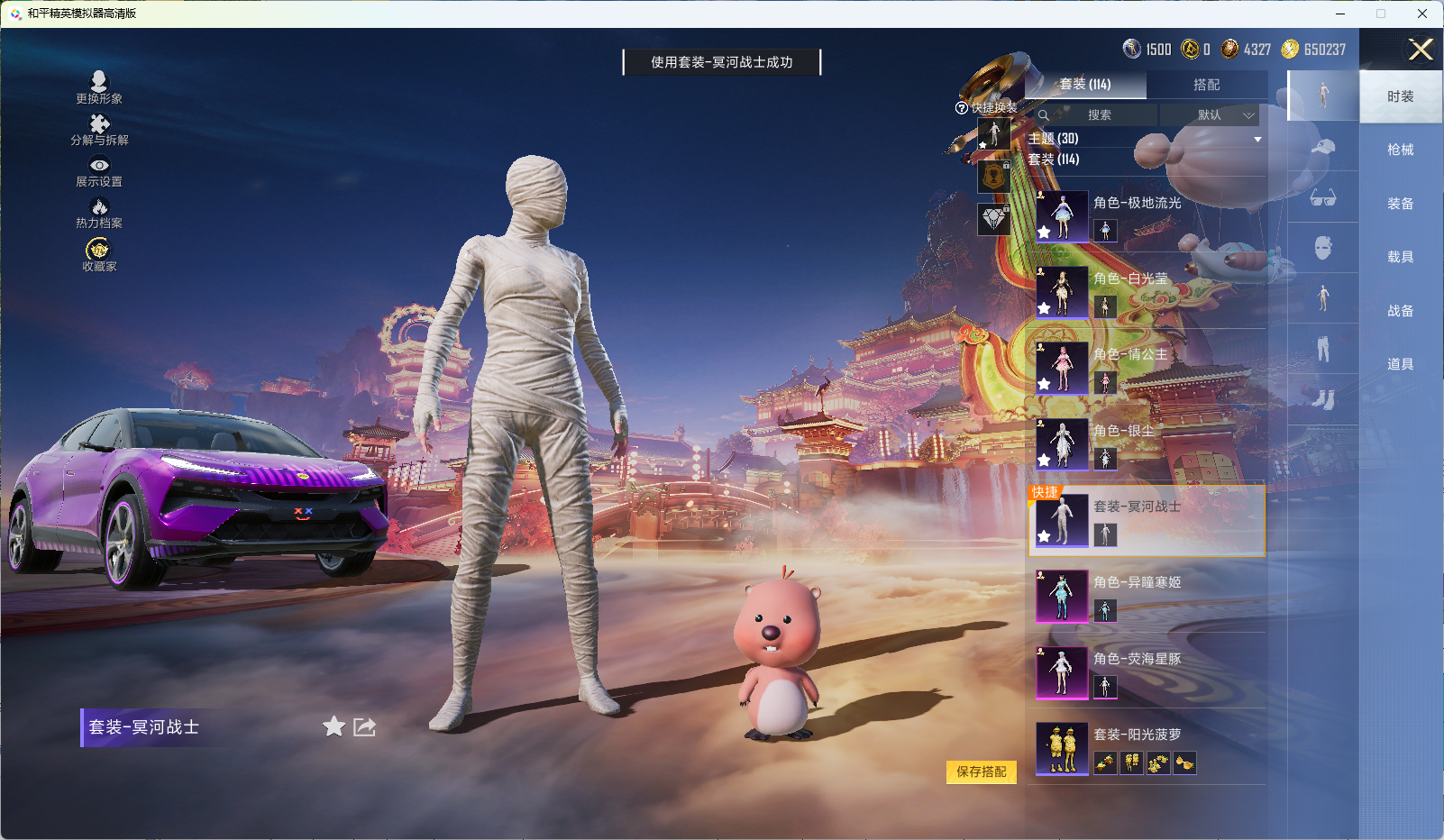
Task: Toggle the favorite star near 套装-冥河战士 label
Action: (x=333, y=726)
